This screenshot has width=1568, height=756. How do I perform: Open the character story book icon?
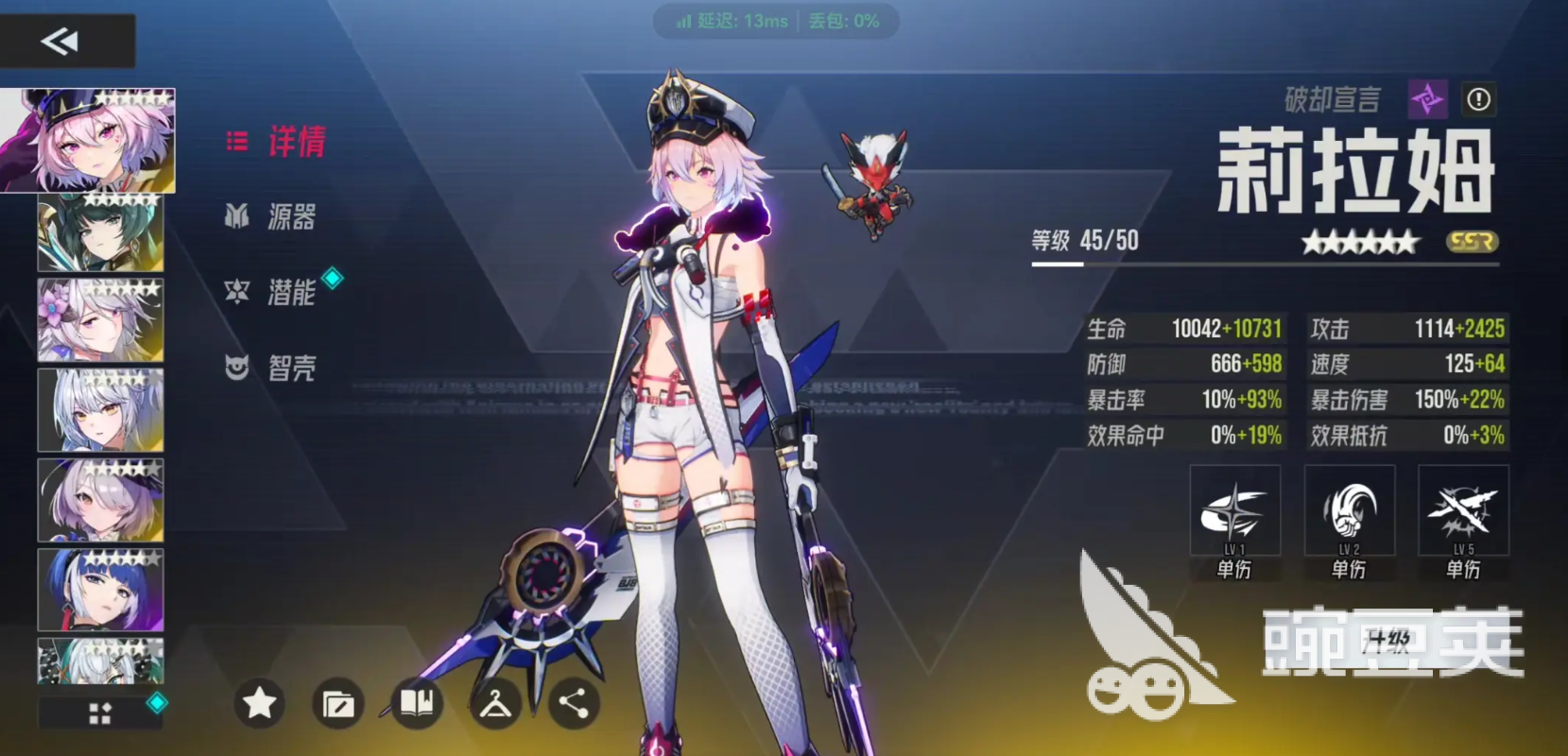click(418, 704)
